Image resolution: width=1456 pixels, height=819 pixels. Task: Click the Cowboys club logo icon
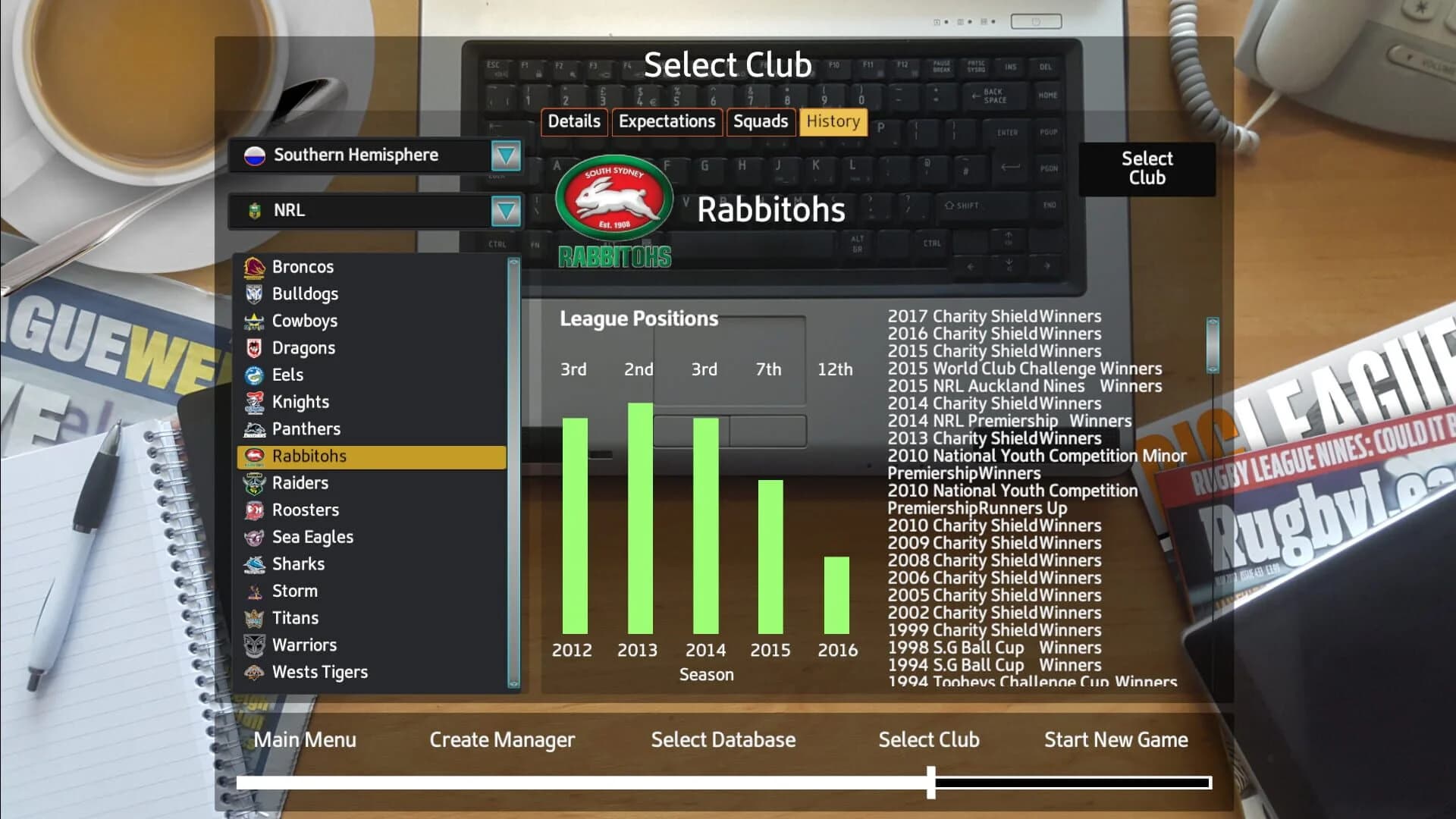(x=255, y=321)
